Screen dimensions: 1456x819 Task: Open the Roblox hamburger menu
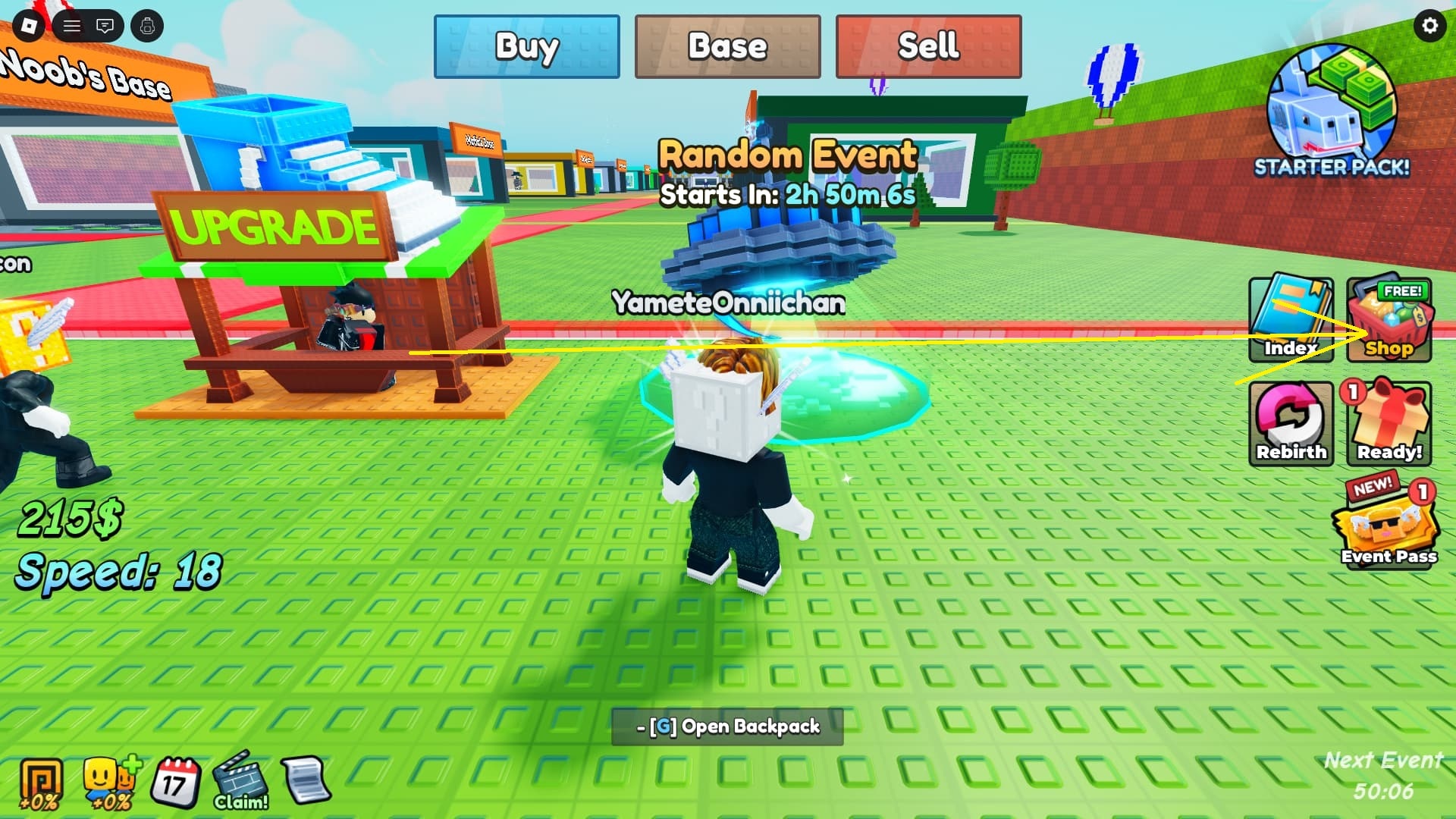click(x=72, y=25)
